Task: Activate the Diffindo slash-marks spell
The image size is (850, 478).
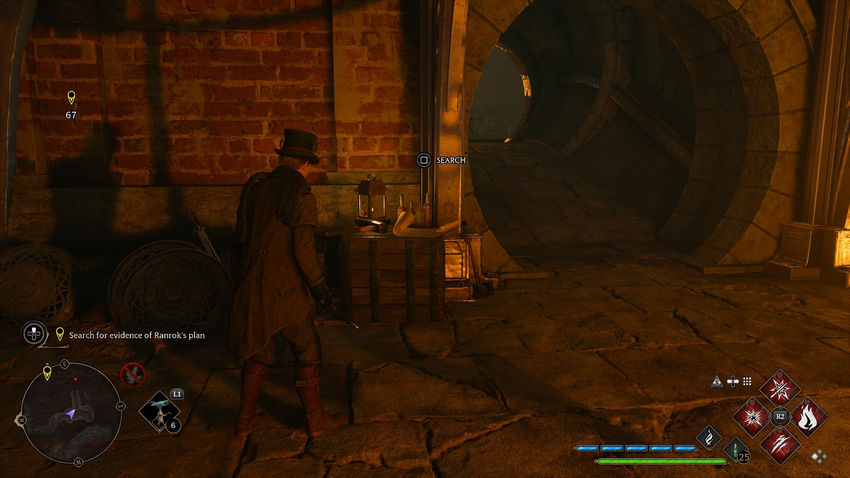Action: click(x=778, y=443)
